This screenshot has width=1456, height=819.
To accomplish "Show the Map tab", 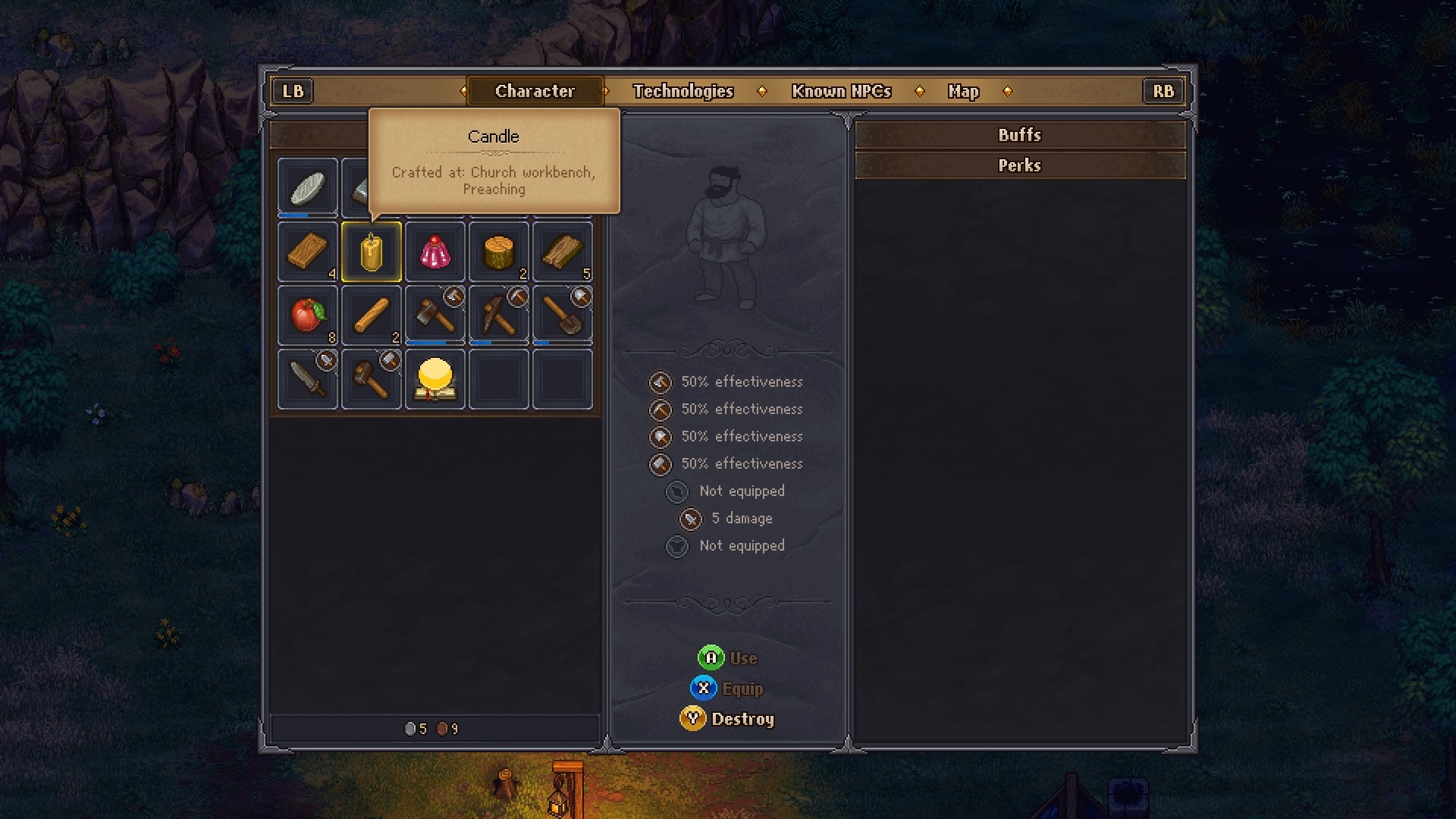I will 963,91.
